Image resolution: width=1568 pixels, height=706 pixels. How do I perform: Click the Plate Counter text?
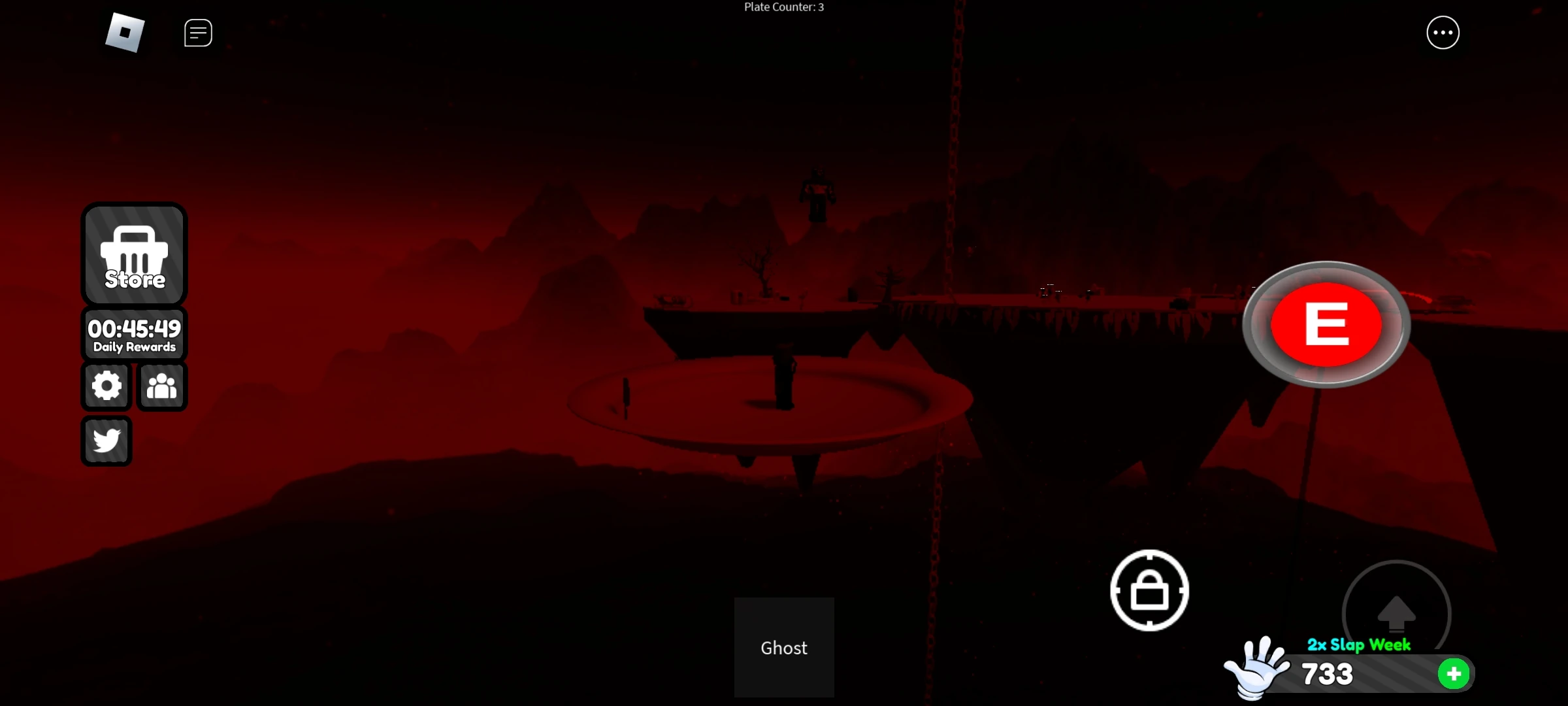pyautogui.click(x=783, y=7)
